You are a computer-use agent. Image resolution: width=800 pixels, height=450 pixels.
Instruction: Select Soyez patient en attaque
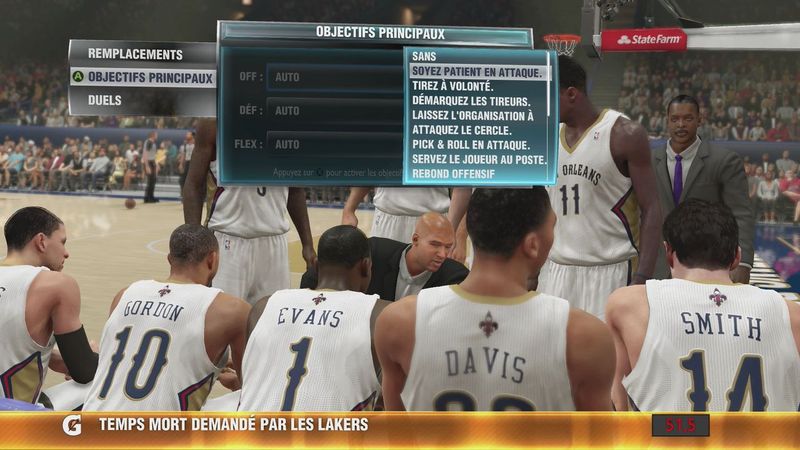point(478,73)
